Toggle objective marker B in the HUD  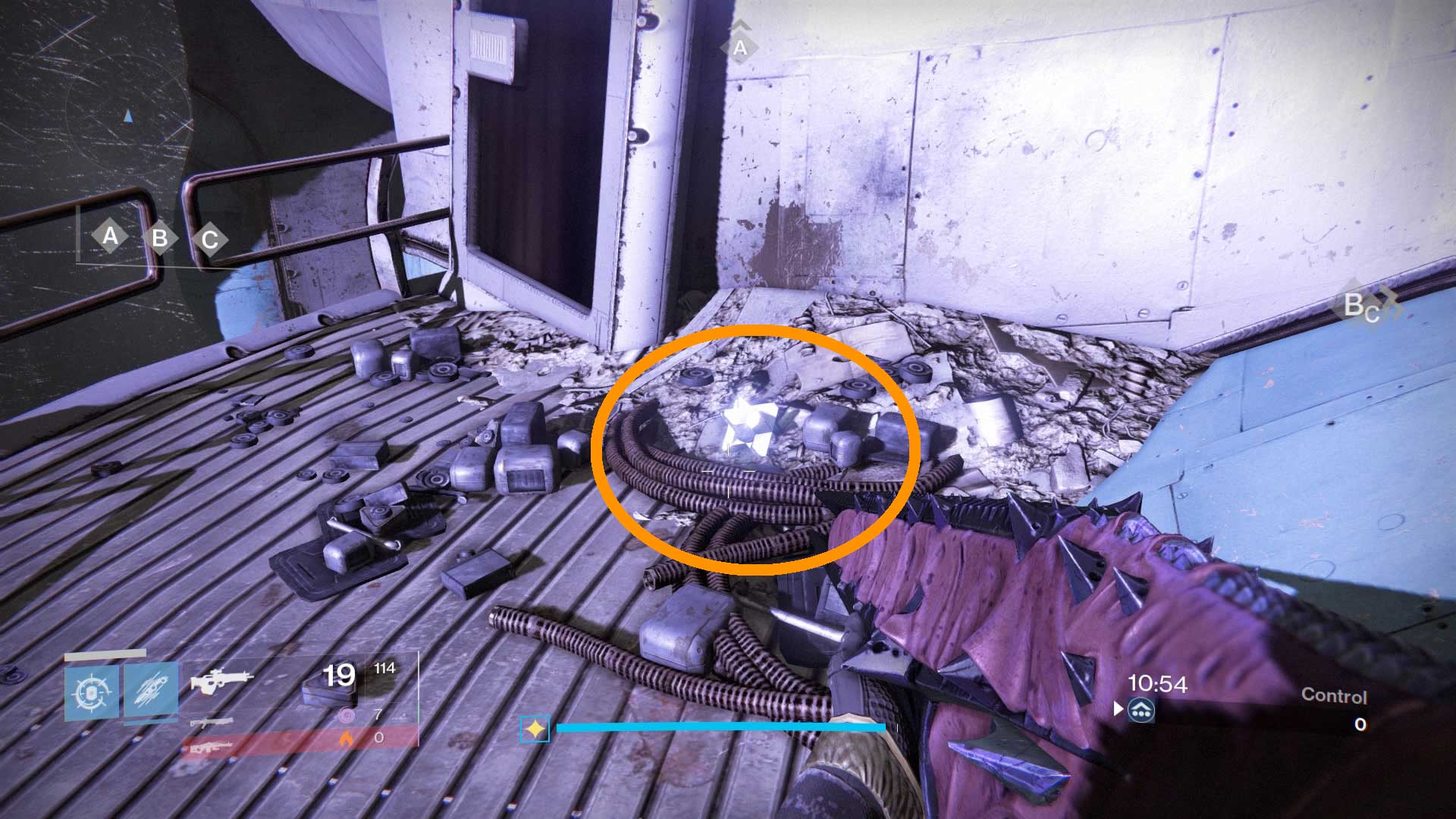160,237
